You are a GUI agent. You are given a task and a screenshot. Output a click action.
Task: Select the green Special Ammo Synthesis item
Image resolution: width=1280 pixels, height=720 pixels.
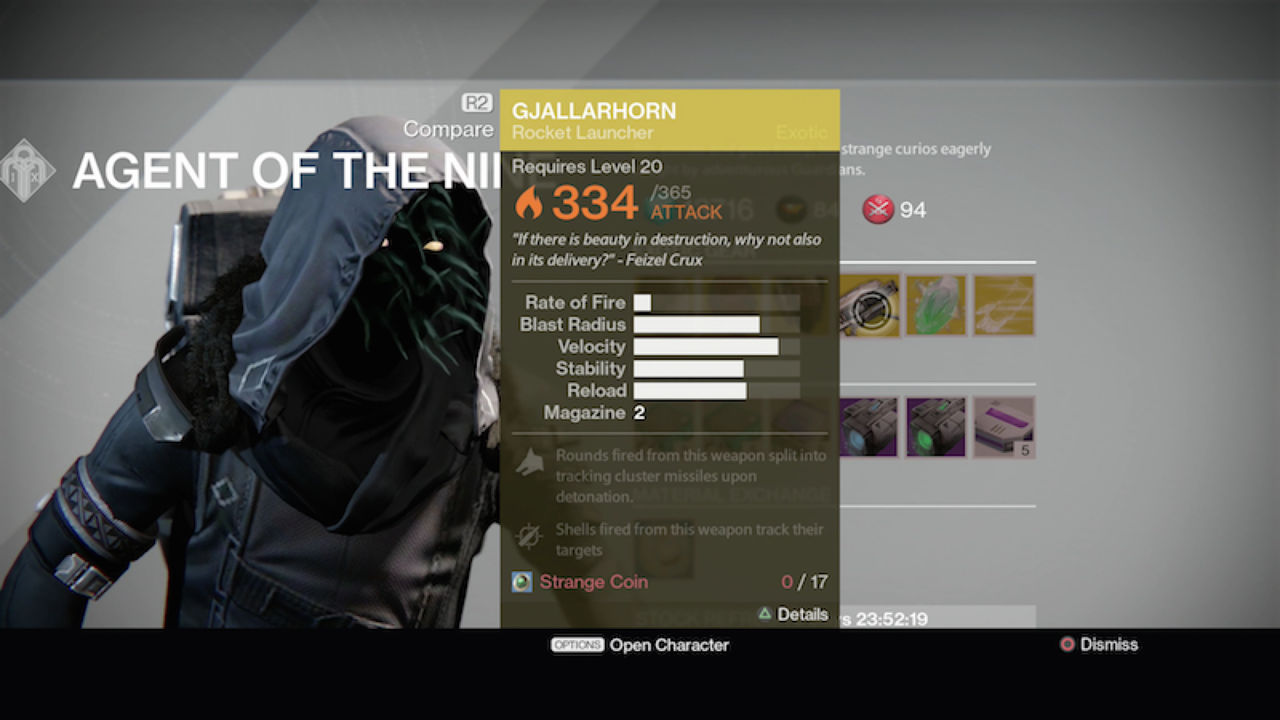coord(936,426)
